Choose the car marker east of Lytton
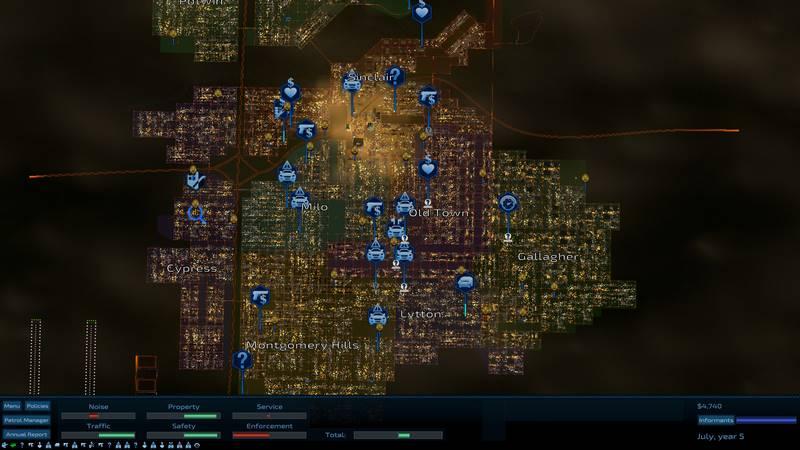 465,283
